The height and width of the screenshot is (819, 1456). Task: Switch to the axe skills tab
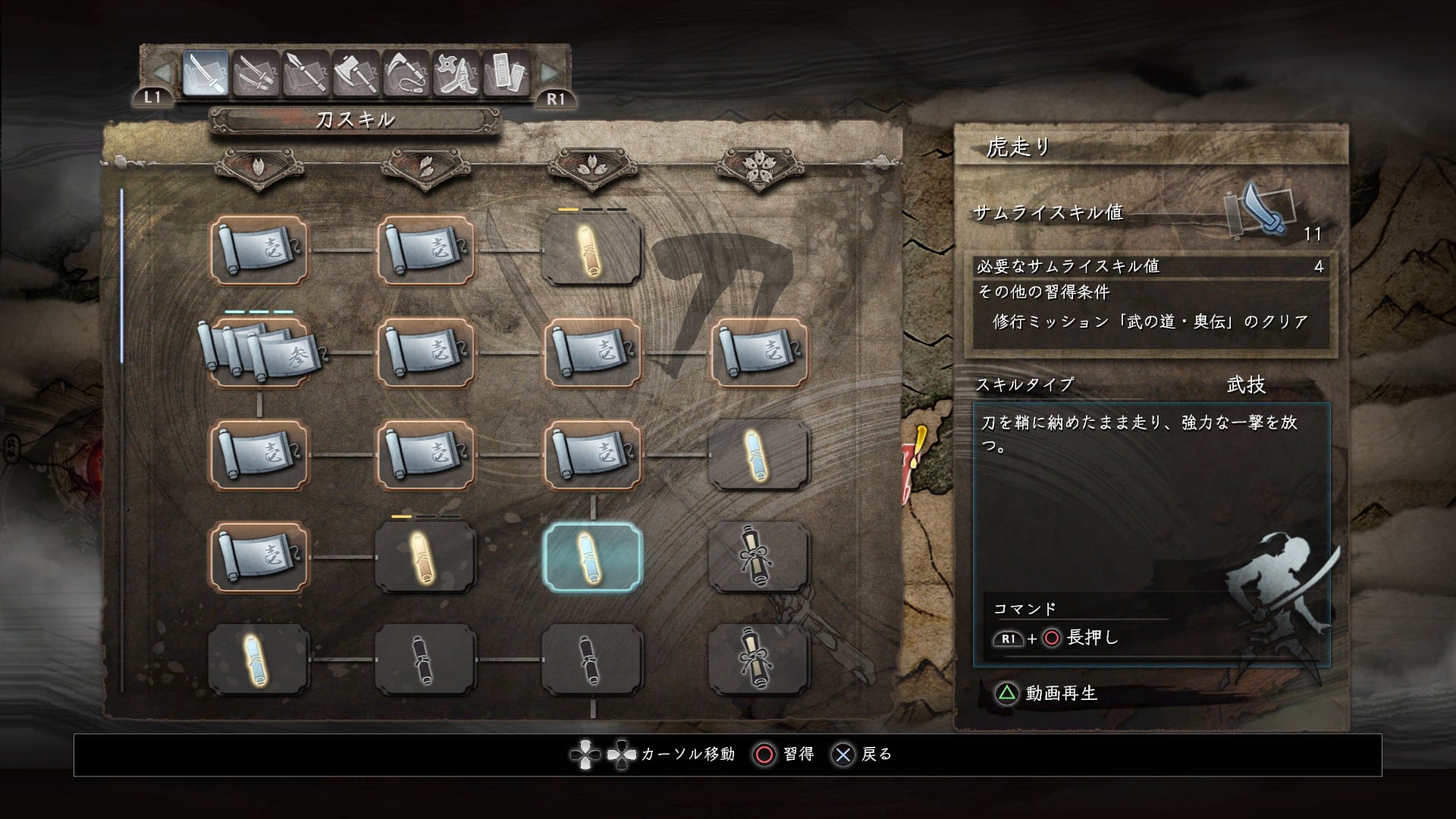[356, 74]
